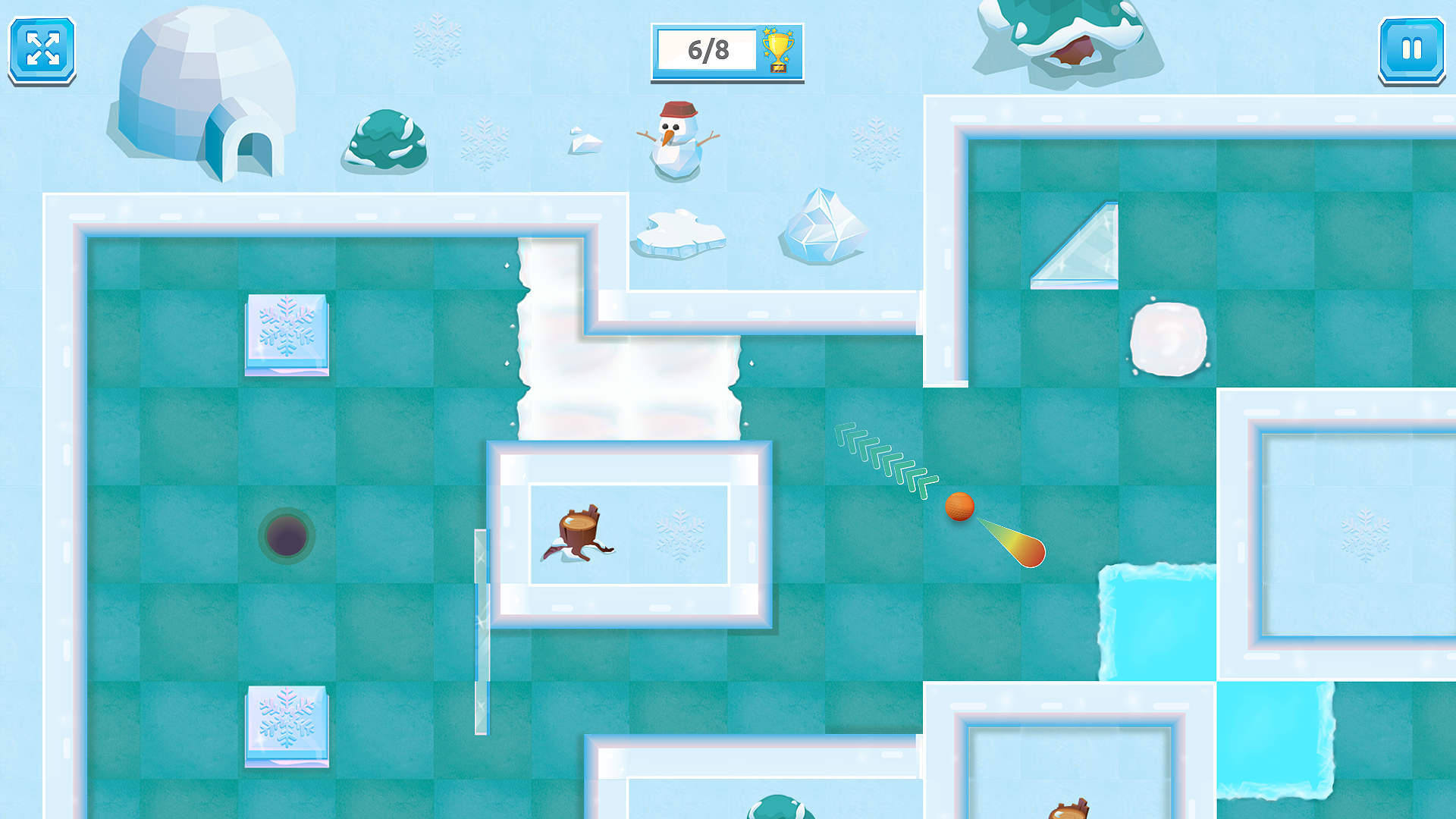
Task: Select the rolled snowball obstacle
Action: 1170,339
